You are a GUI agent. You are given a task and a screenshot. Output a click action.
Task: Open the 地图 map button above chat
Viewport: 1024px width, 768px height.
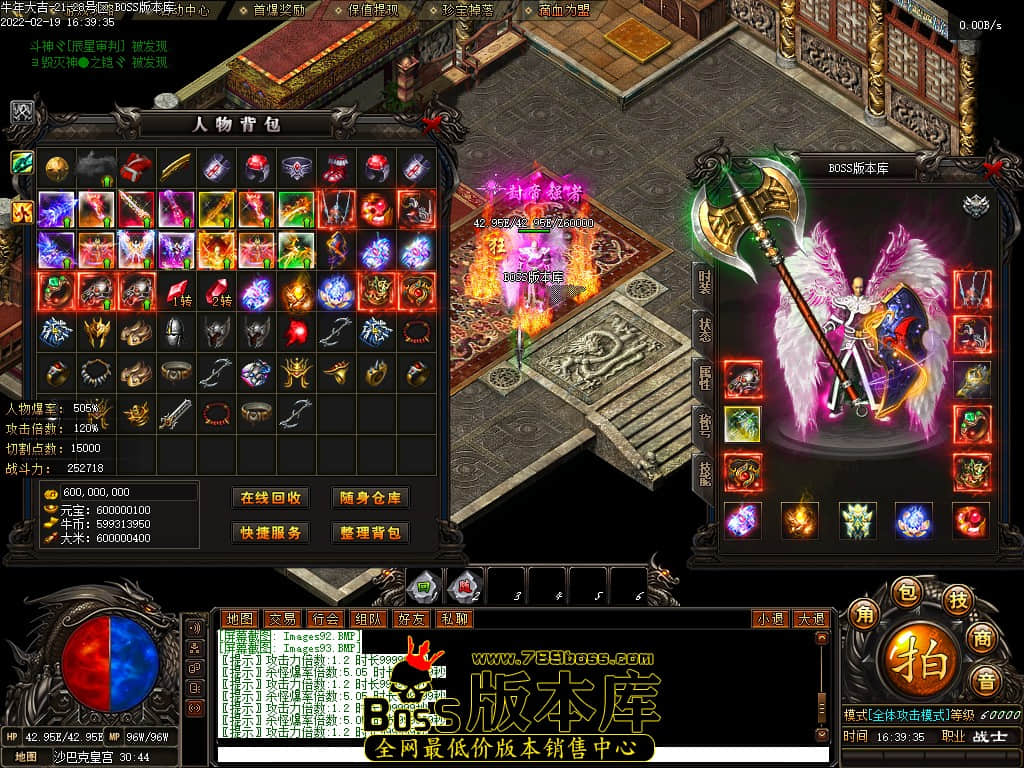tap(239, 619)
